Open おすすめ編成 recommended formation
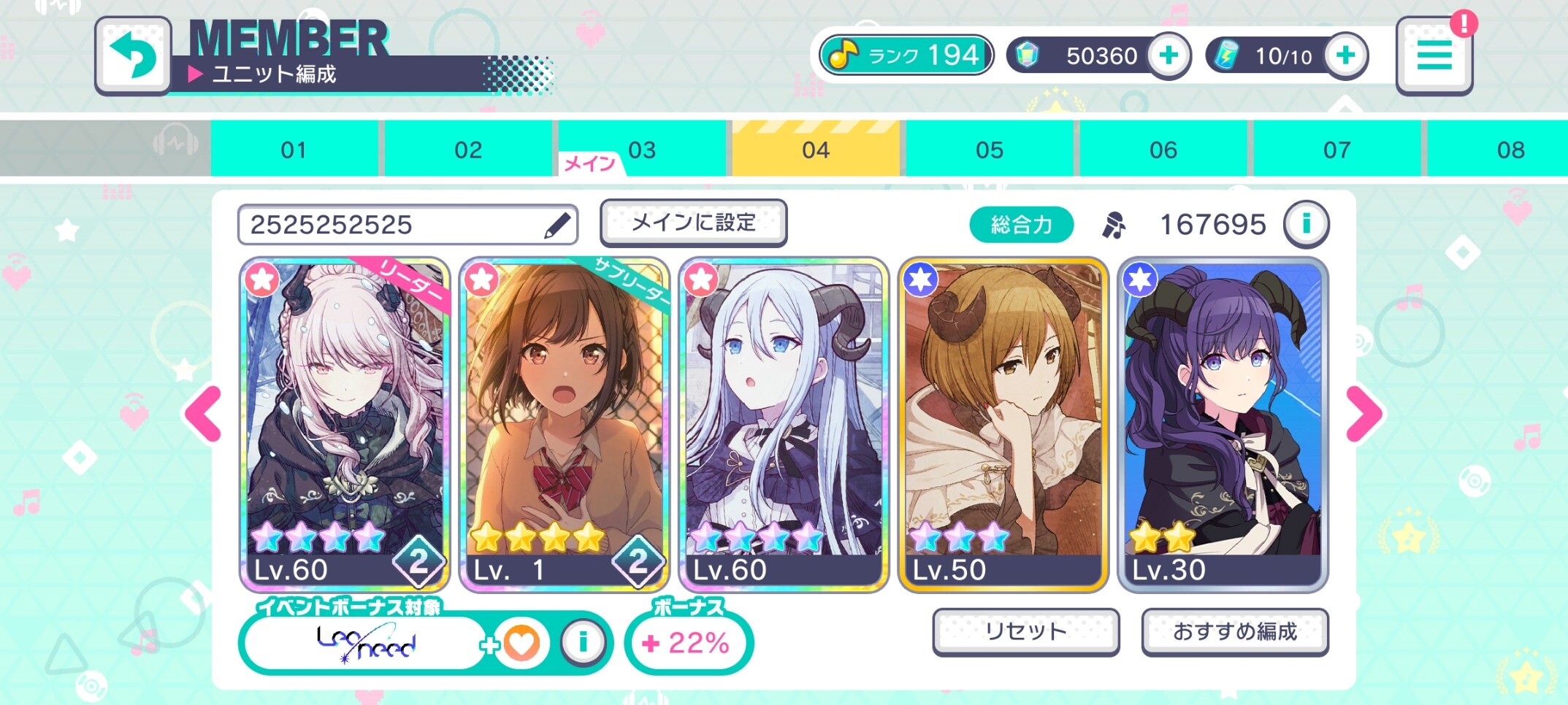The image size is (1568, 705). click(x=1234, y=631)
